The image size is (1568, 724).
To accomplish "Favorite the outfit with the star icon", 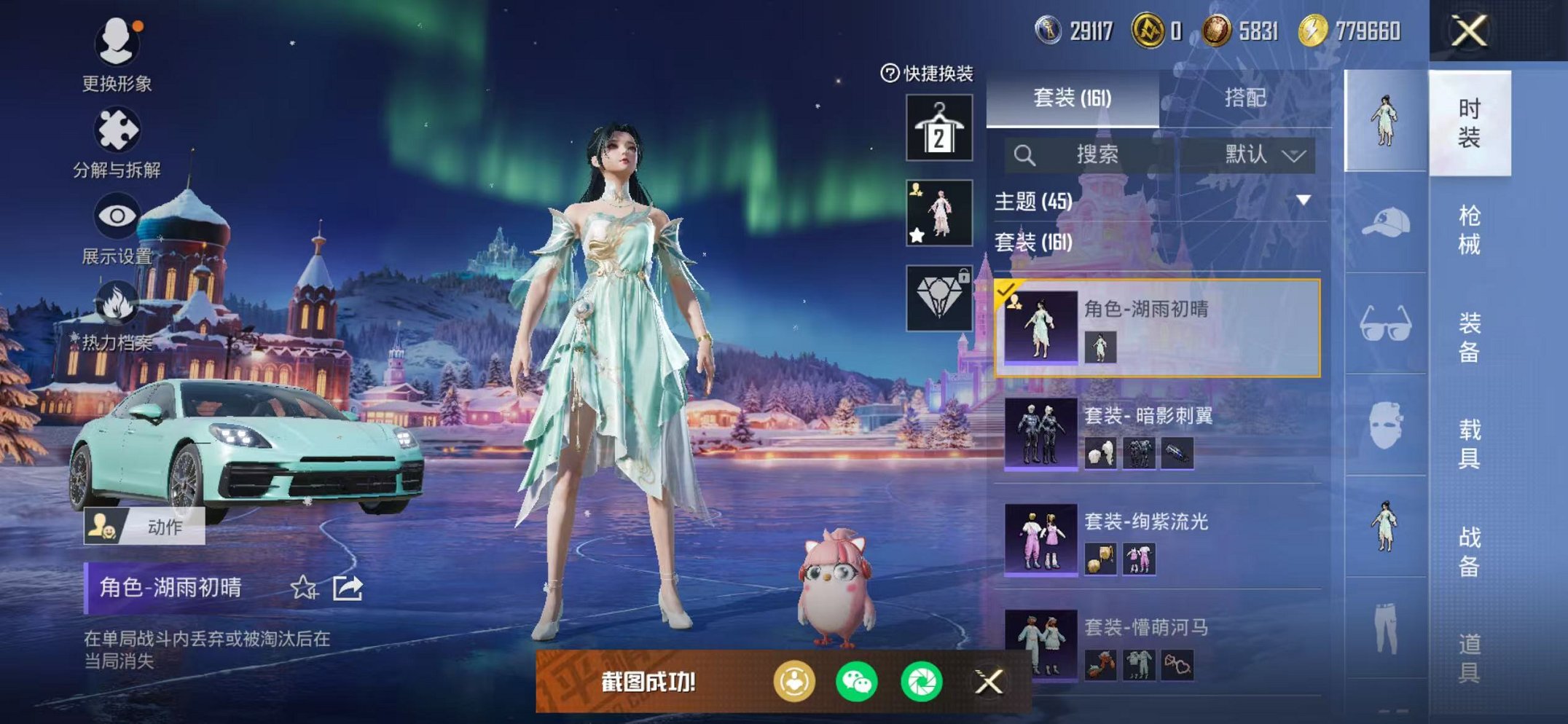I will pos(304,588).
